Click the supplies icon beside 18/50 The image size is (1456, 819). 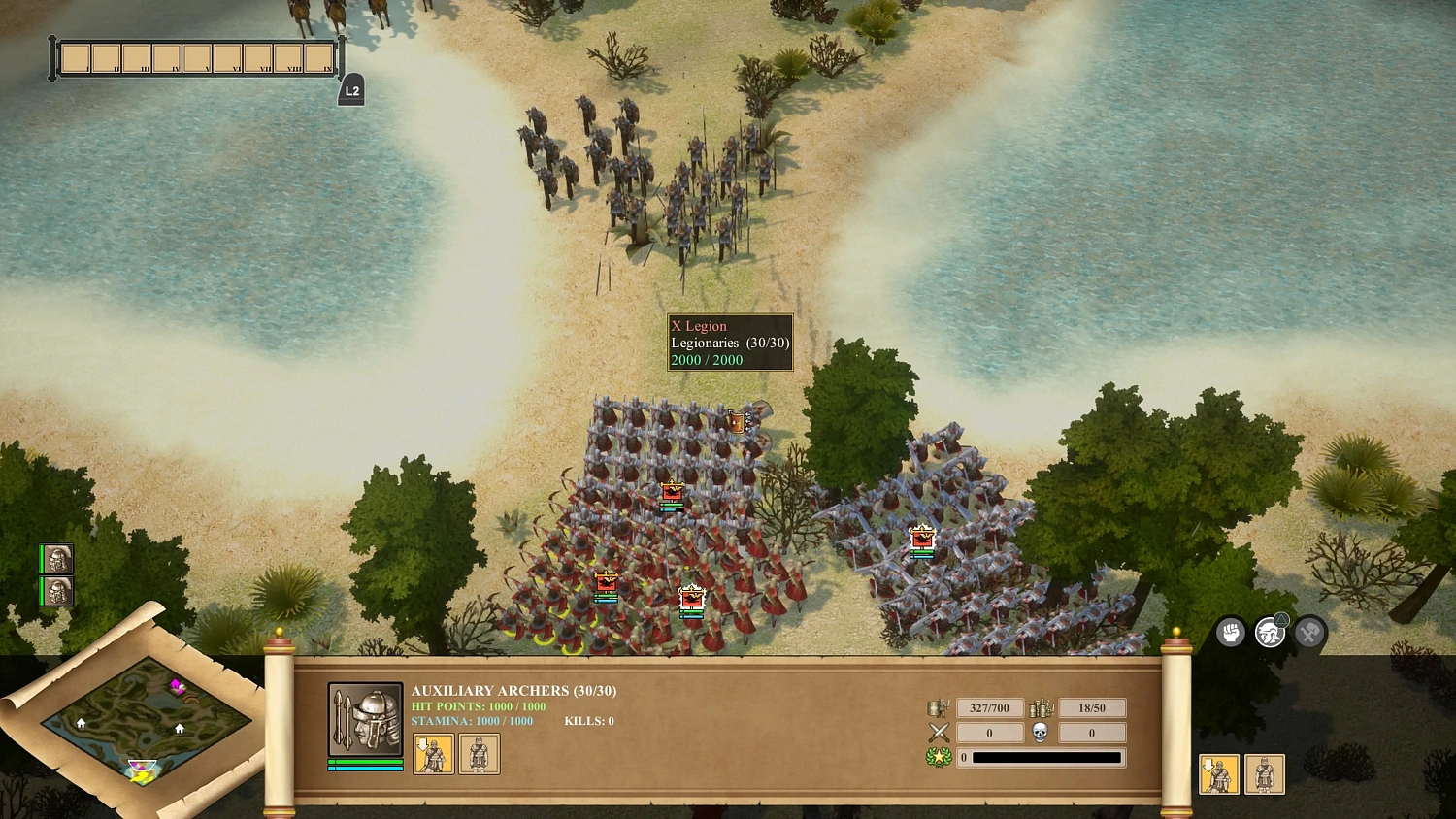(x=1040, y=707)
